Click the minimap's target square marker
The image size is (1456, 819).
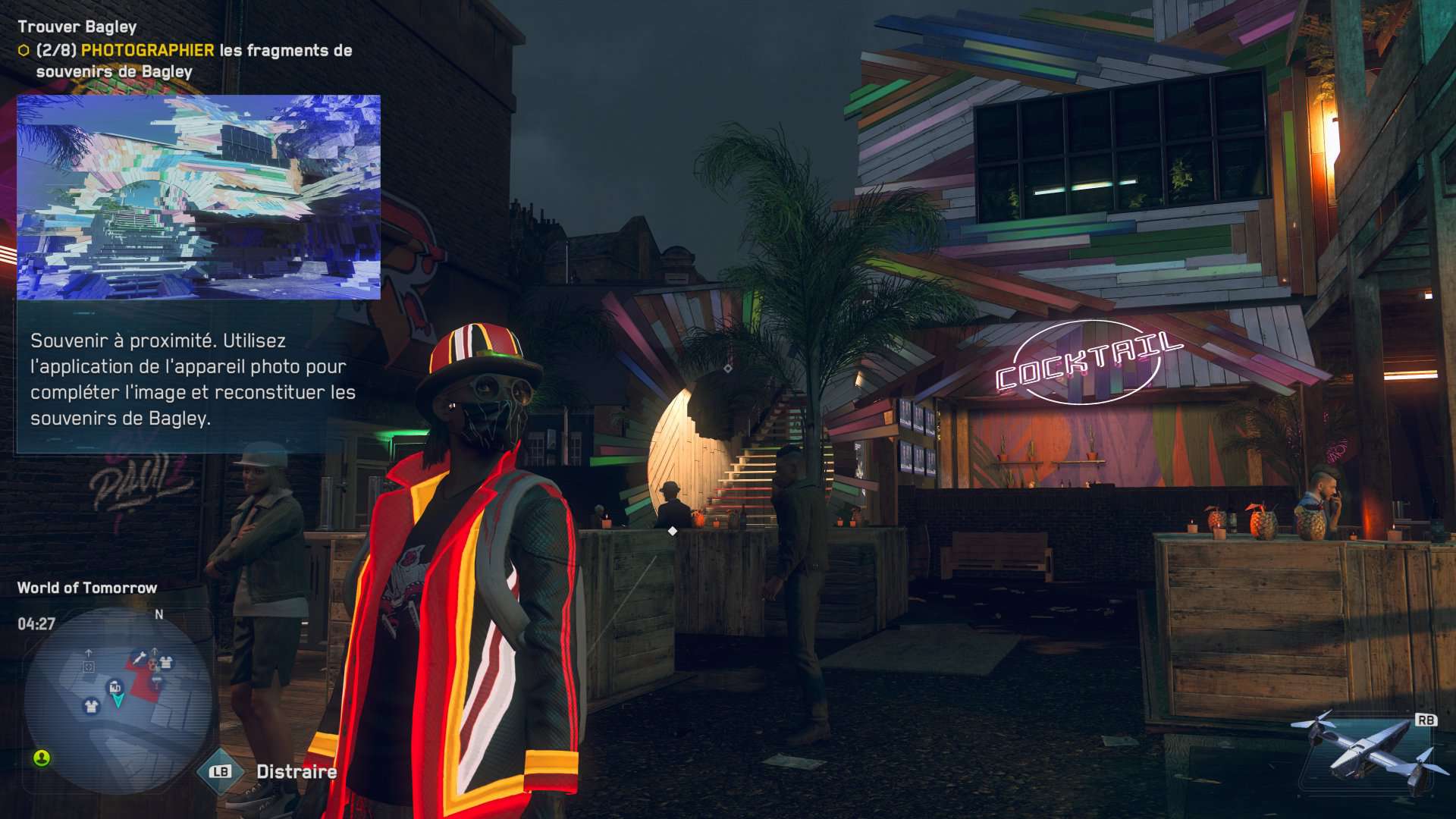pos(89,667)
